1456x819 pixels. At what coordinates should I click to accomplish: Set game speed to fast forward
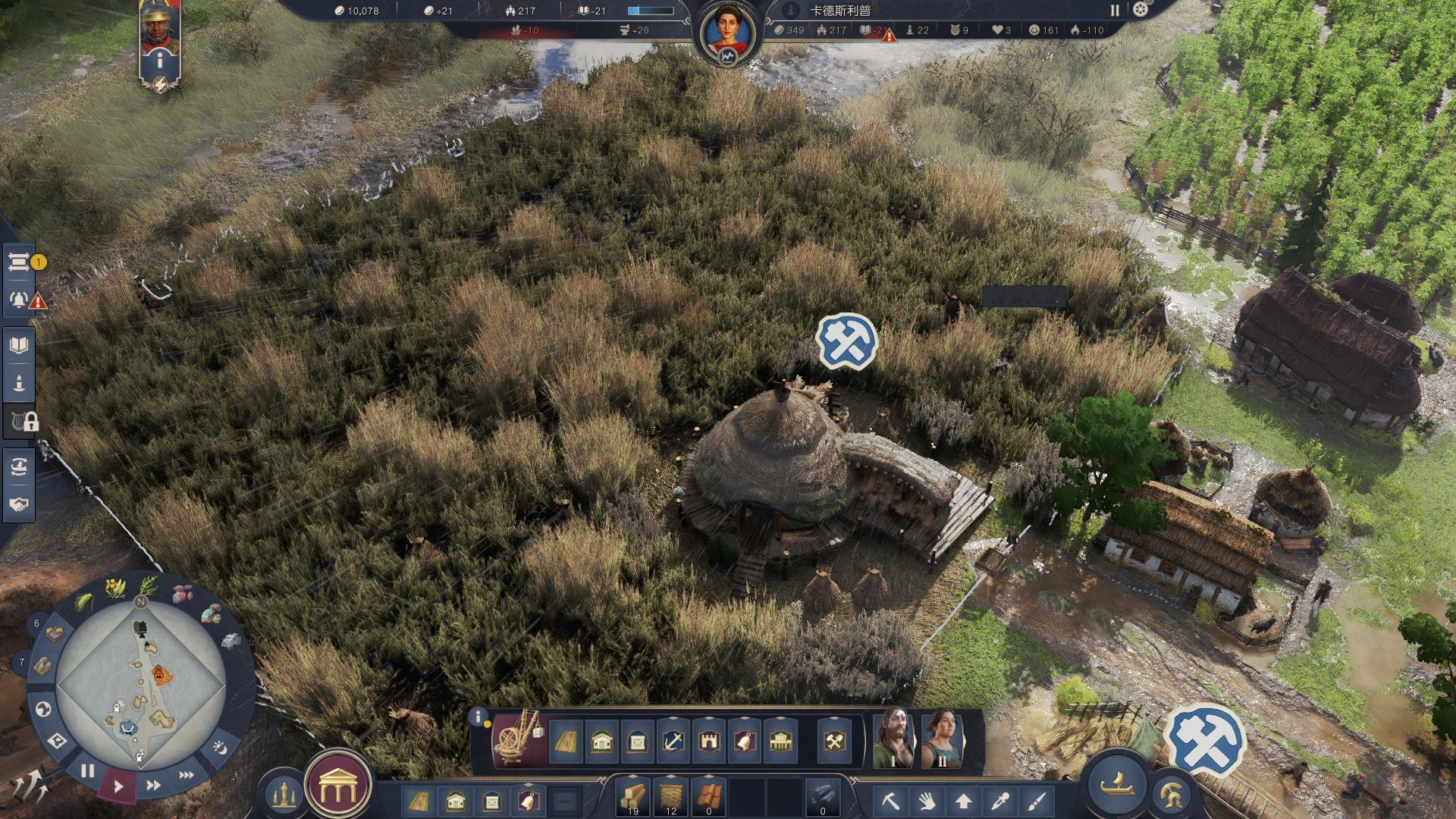coord(153,786)
